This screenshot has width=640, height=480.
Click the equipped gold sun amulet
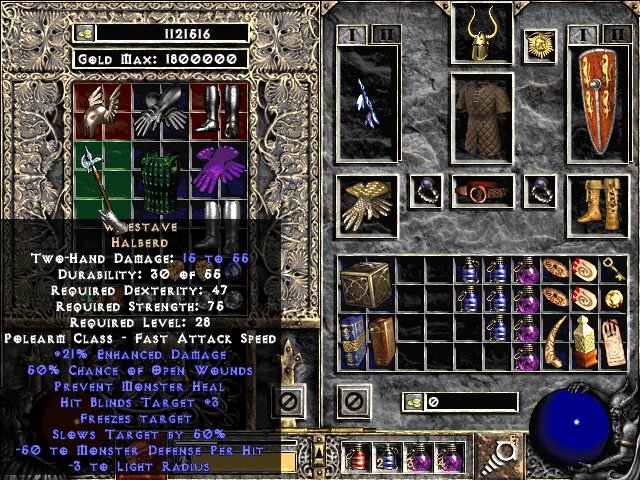[541, 46]
